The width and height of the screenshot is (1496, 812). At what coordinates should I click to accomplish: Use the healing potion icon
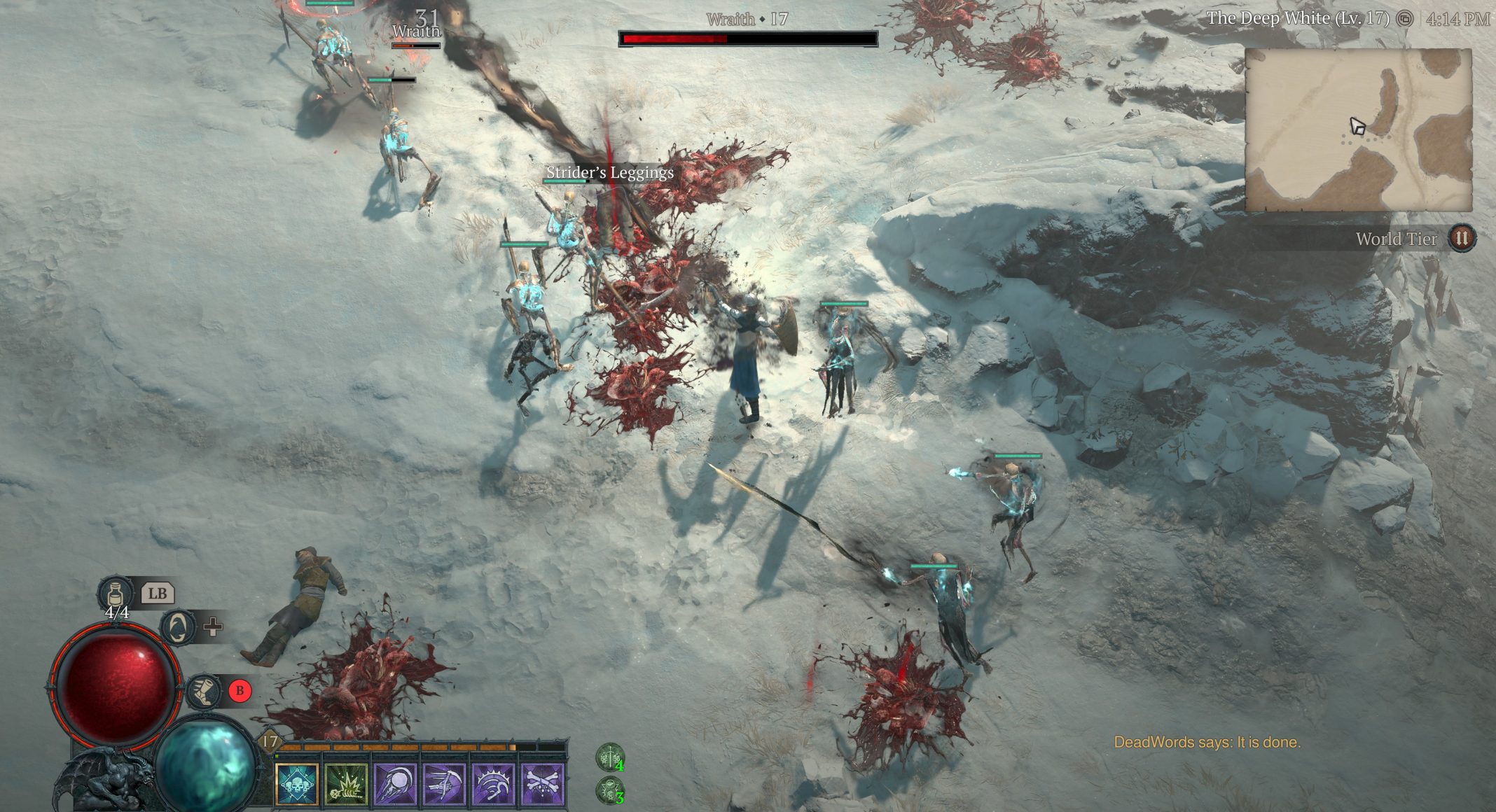pos(116,594)
